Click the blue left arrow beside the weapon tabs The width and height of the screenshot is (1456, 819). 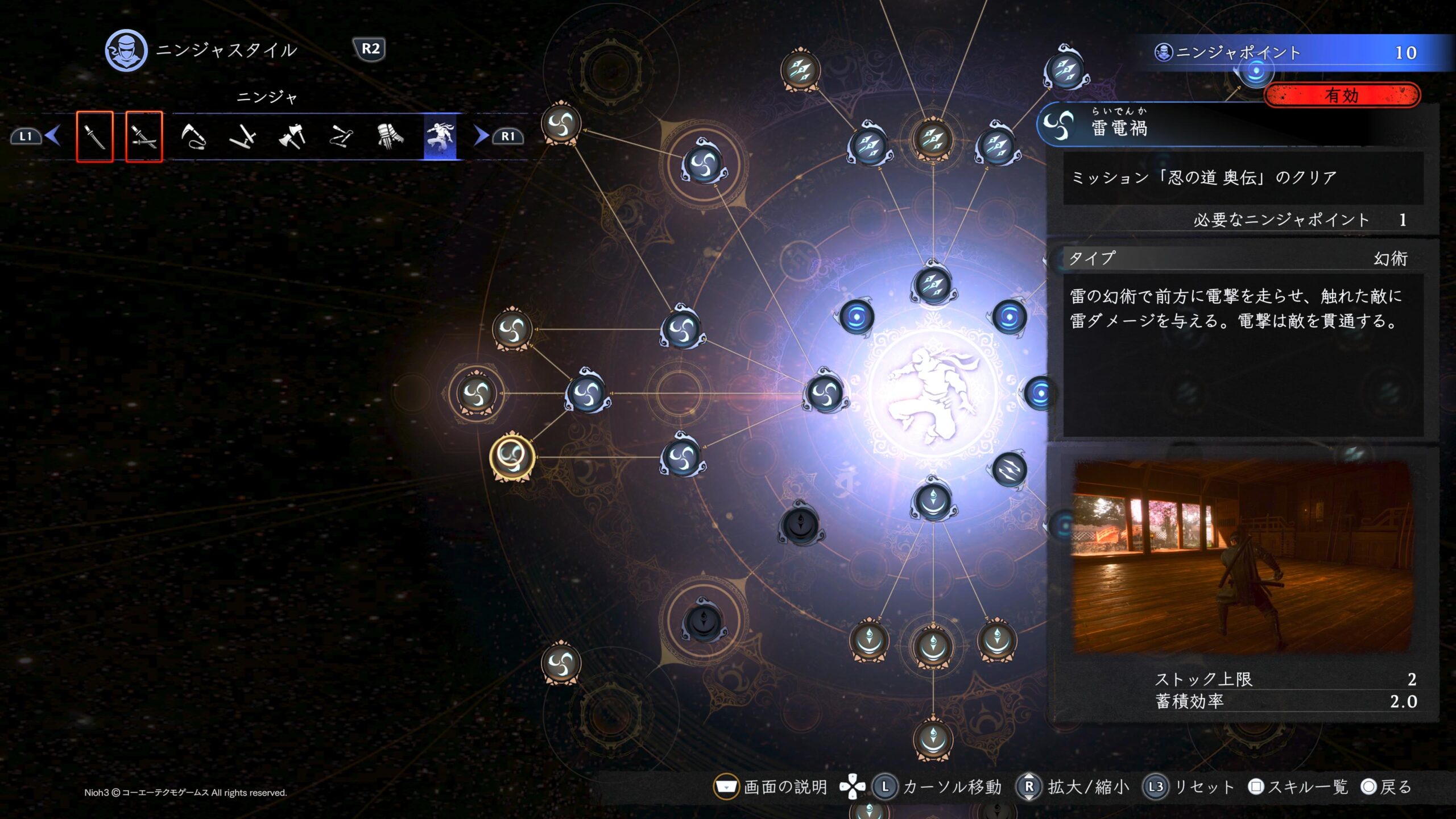coord(53,136)
